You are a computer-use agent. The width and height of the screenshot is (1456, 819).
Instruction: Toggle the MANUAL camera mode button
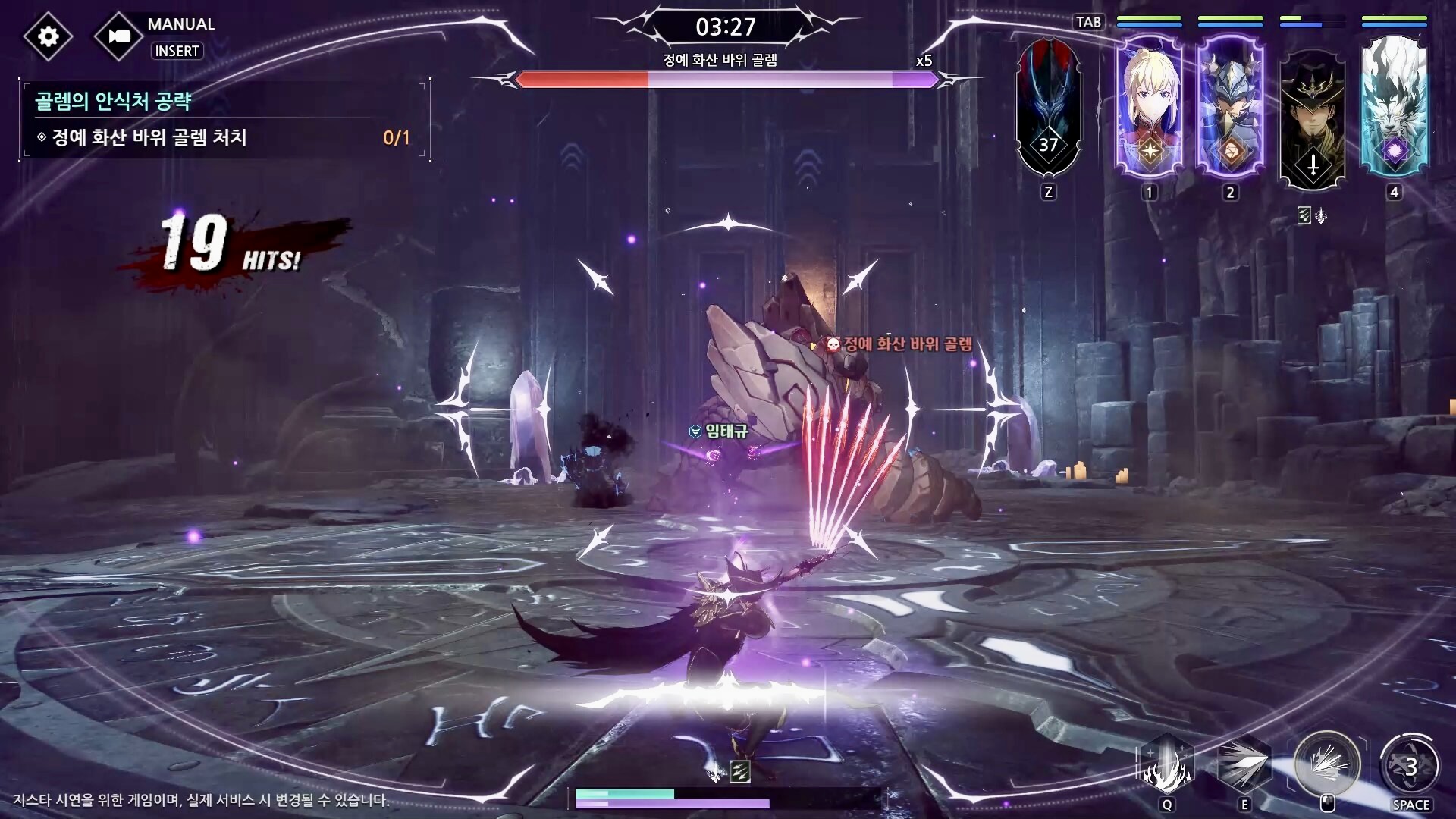(x=118, y=36)
